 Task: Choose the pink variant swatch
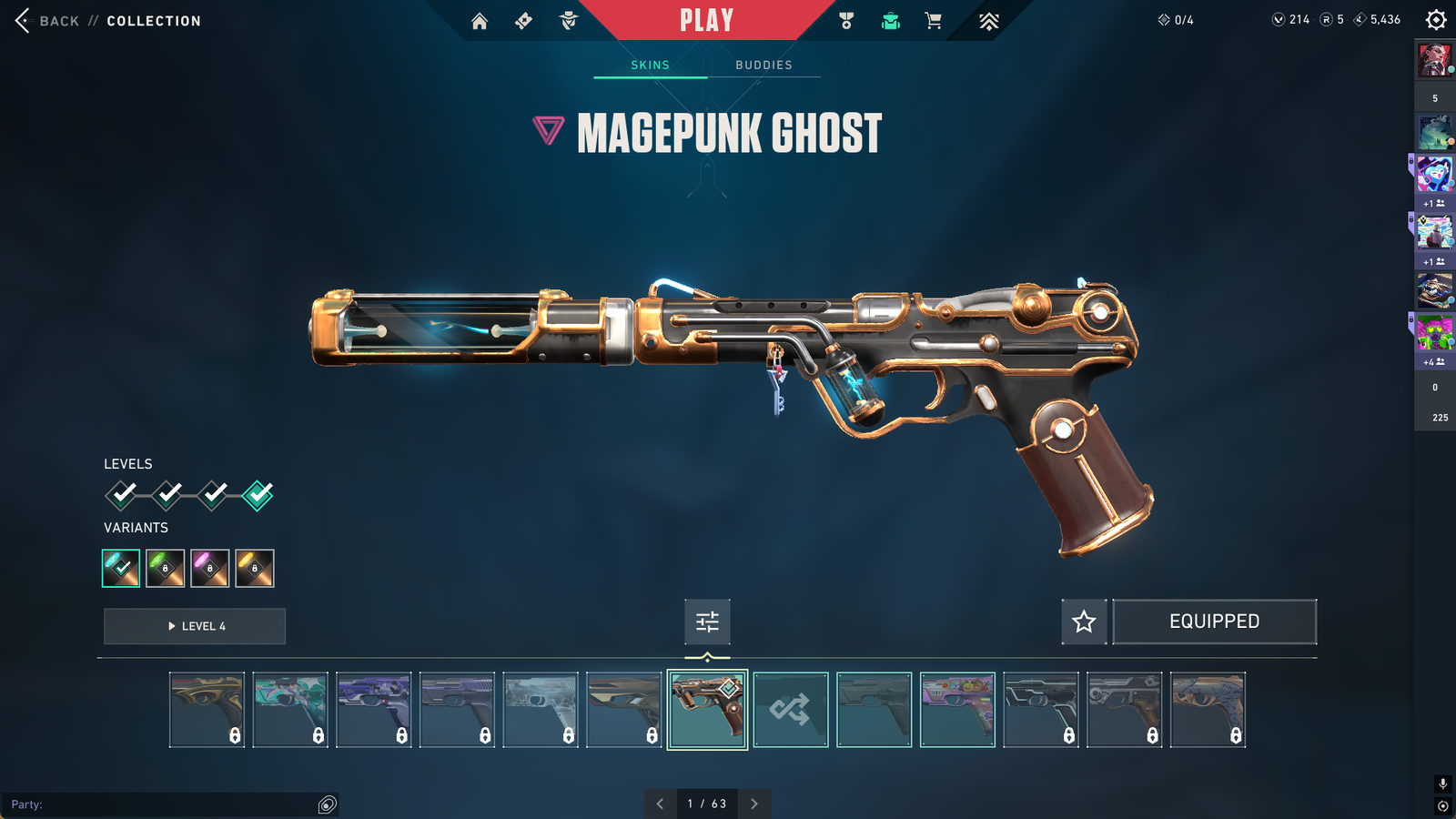[210, 569]
